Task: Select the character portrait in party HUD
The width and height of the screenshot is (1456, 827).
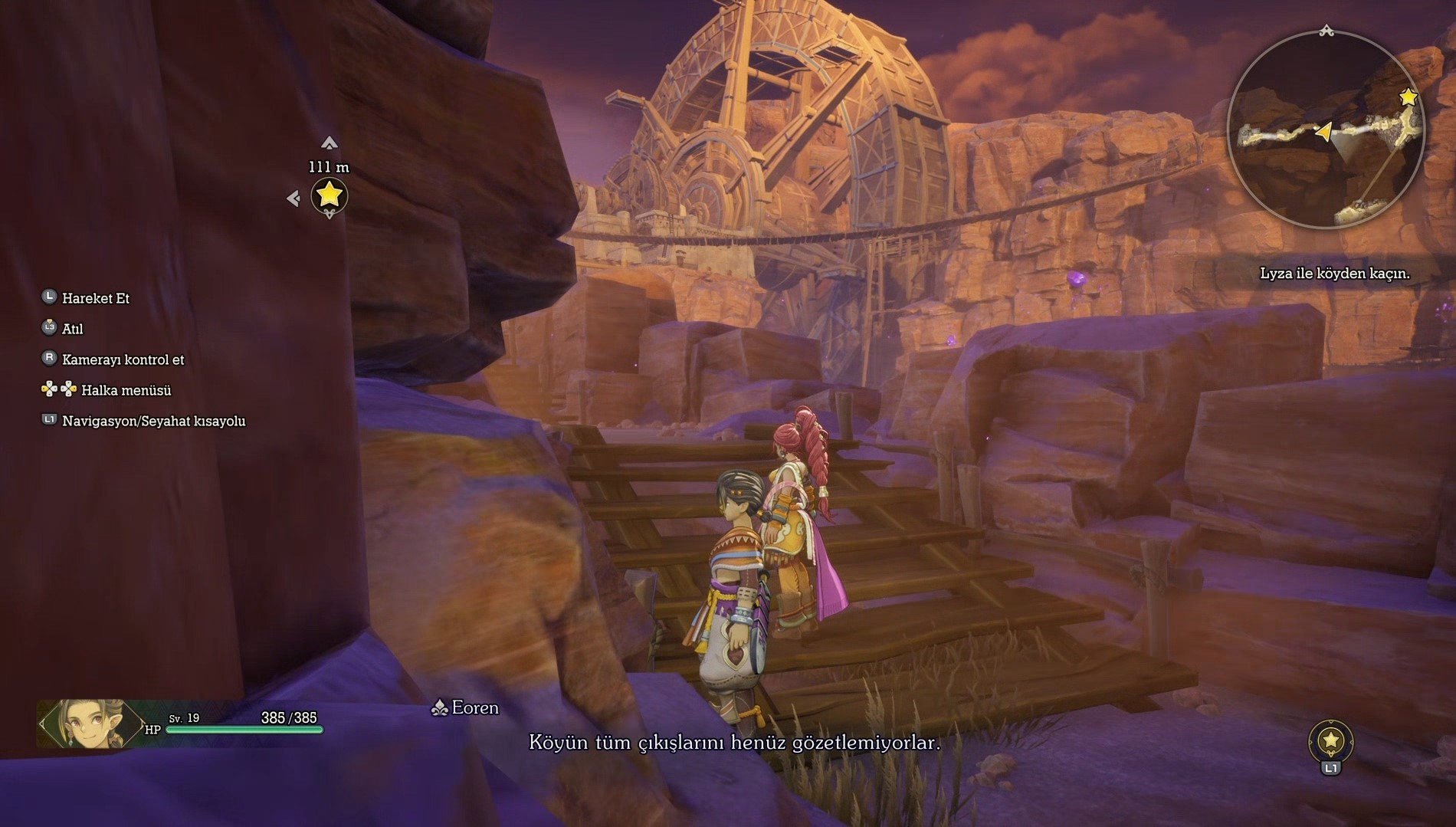Action: pos(91,723)
